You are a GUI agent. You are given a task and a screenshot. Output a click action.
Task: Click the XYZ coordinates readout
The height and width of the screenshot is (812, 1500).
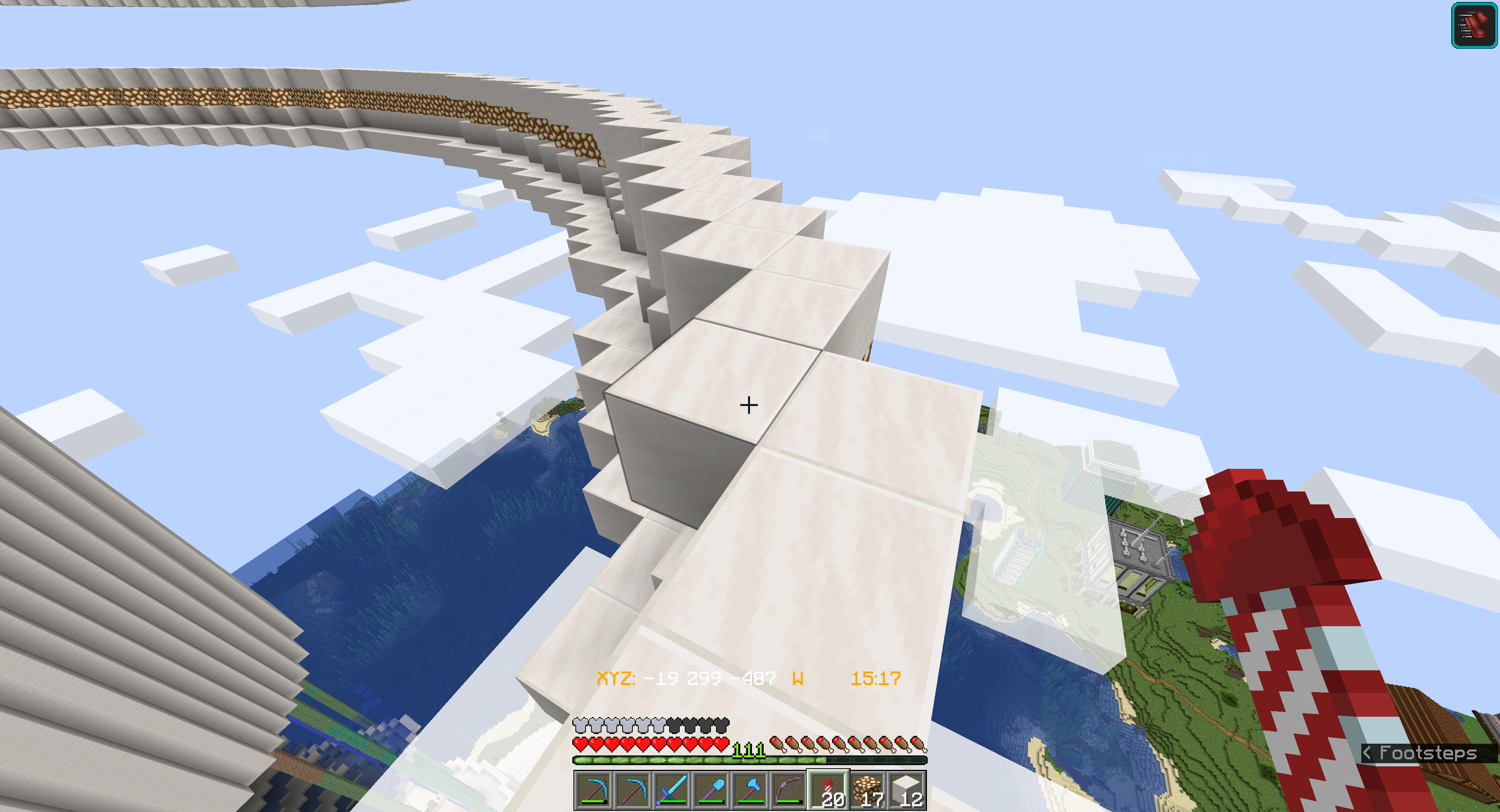[686, 679]
